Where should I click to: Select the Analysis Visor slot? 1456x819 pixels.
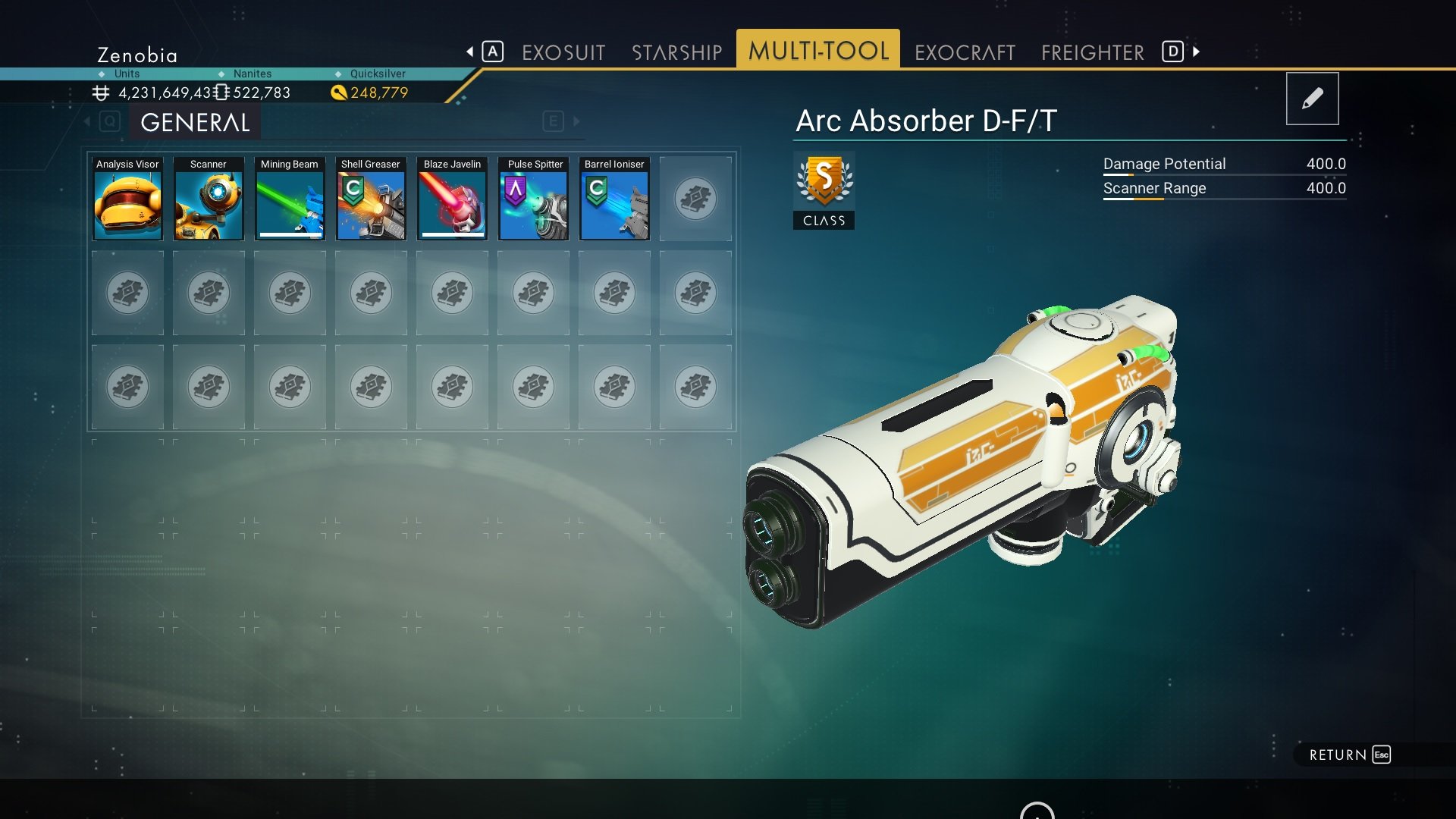click(127, 199)
